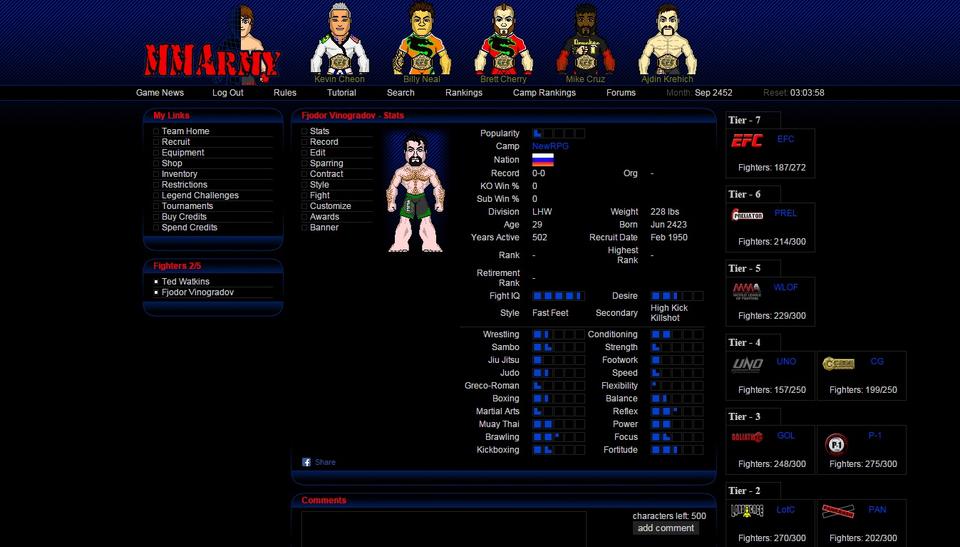Open the Rankings page

464,93
